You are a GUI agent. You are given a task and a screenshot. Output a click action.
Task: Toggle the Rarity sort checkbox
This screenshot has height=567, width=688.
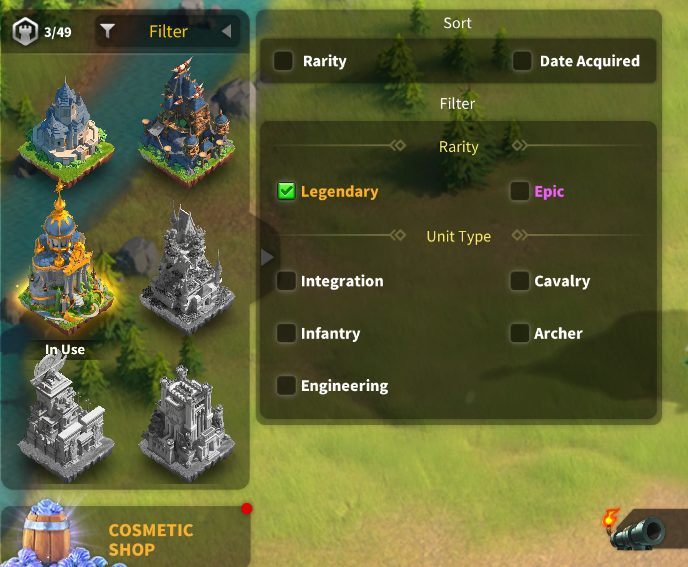click(x=285, y=61)
